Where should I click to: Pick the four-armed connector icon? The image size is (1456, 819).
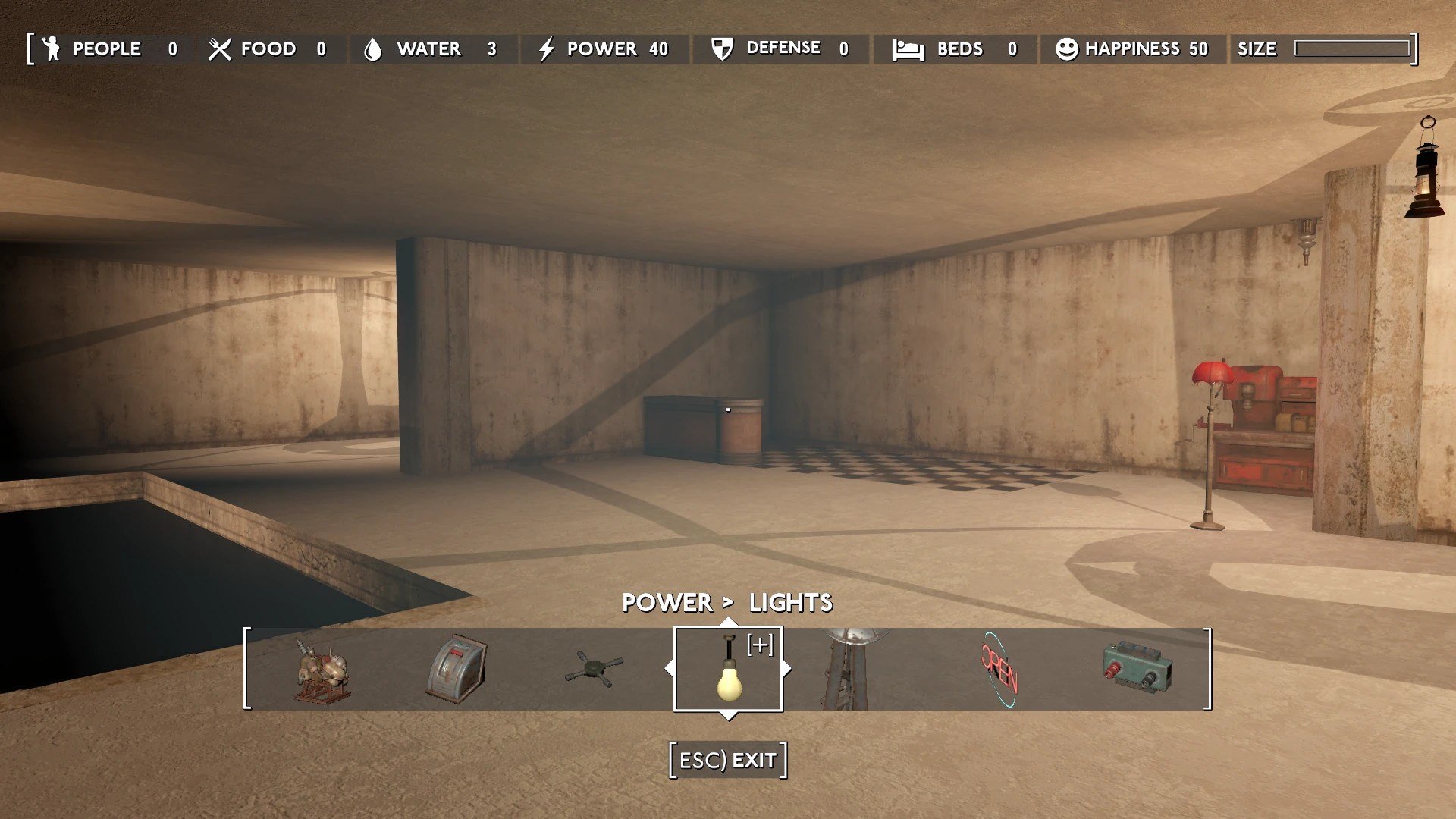(594, 670)
